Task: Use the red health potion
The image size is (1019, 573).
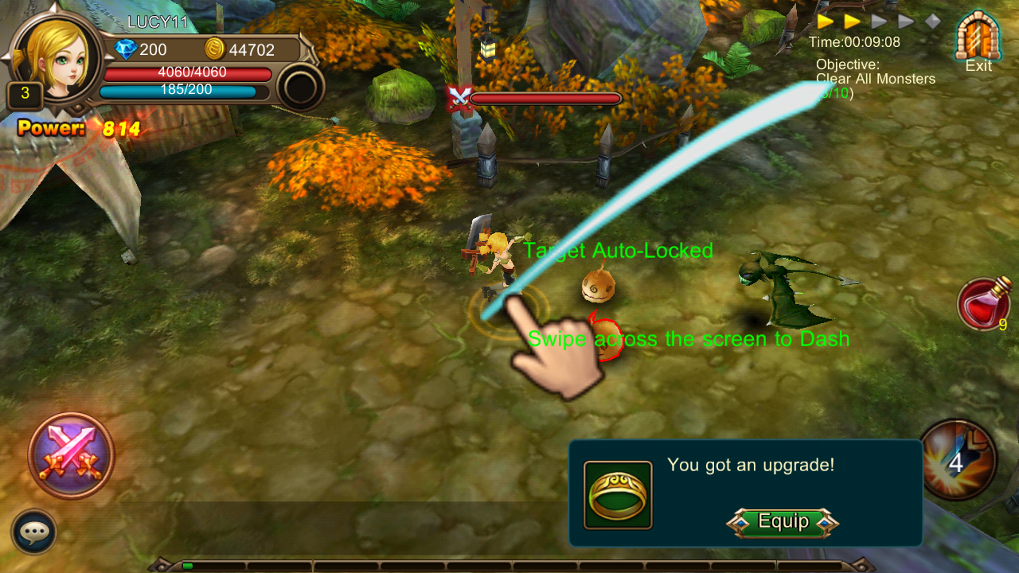Action: pos(982,303)
